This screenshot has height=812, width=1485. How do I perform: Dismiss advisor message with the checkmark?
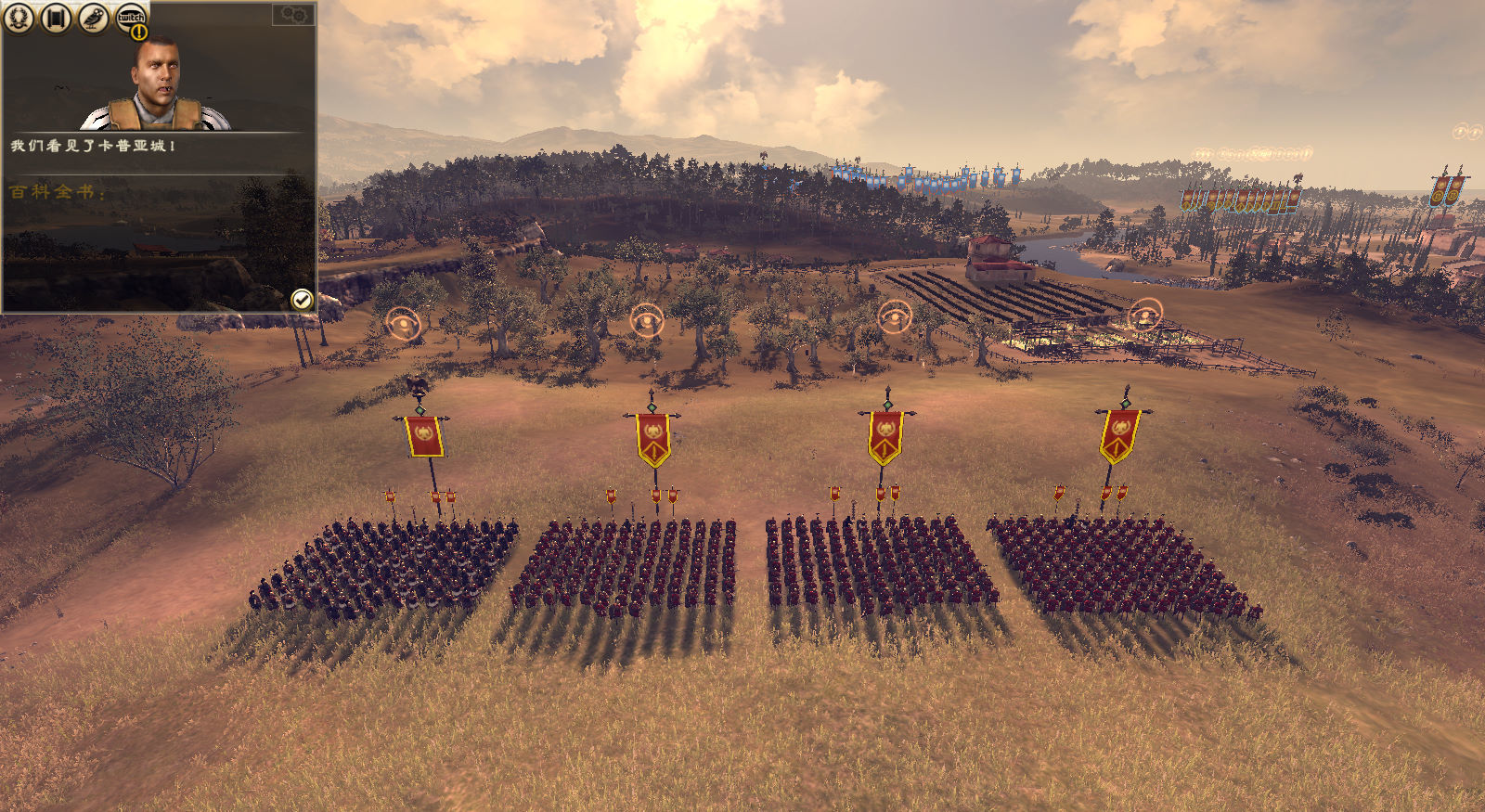(302, 299)
